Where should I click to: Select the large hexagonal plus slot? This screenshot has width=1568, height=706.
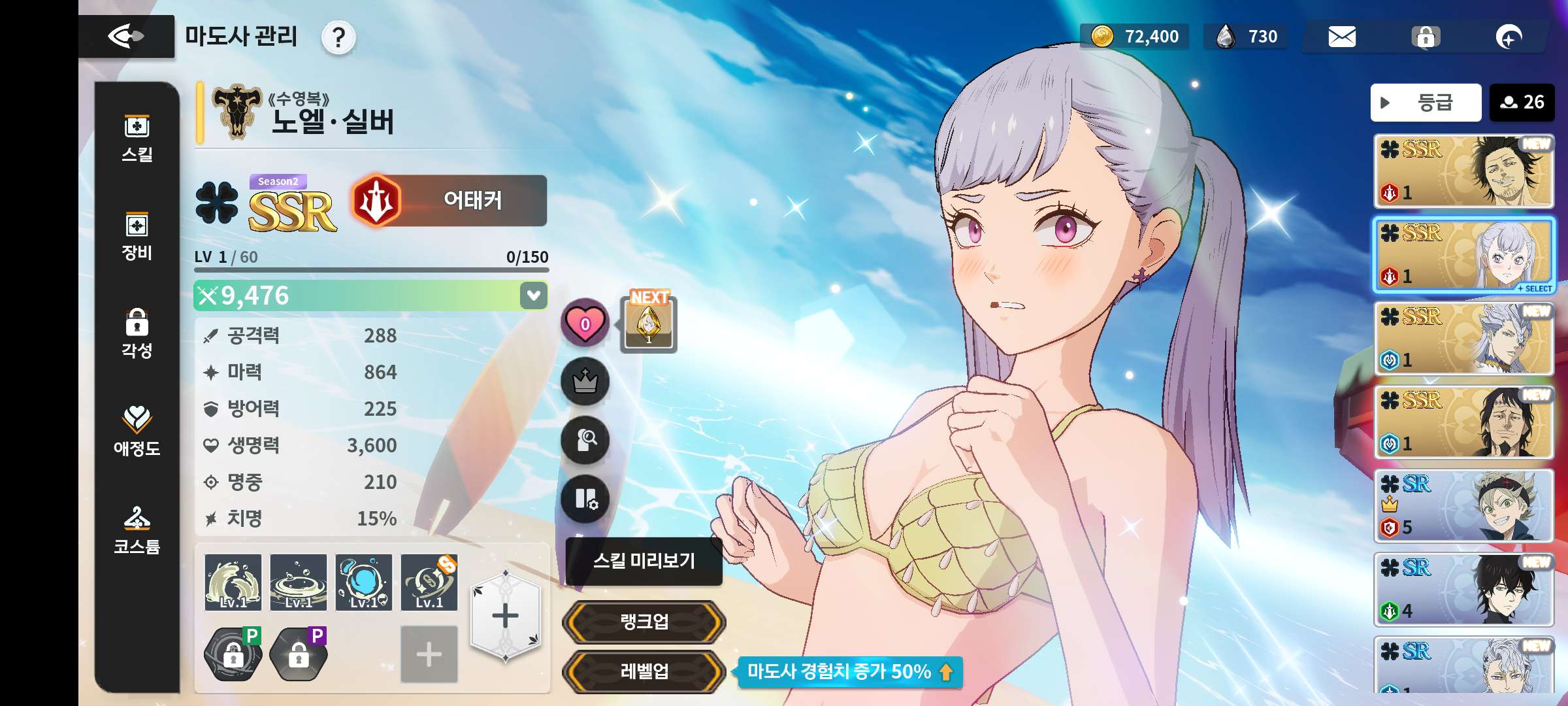click(x=505, y=616)
